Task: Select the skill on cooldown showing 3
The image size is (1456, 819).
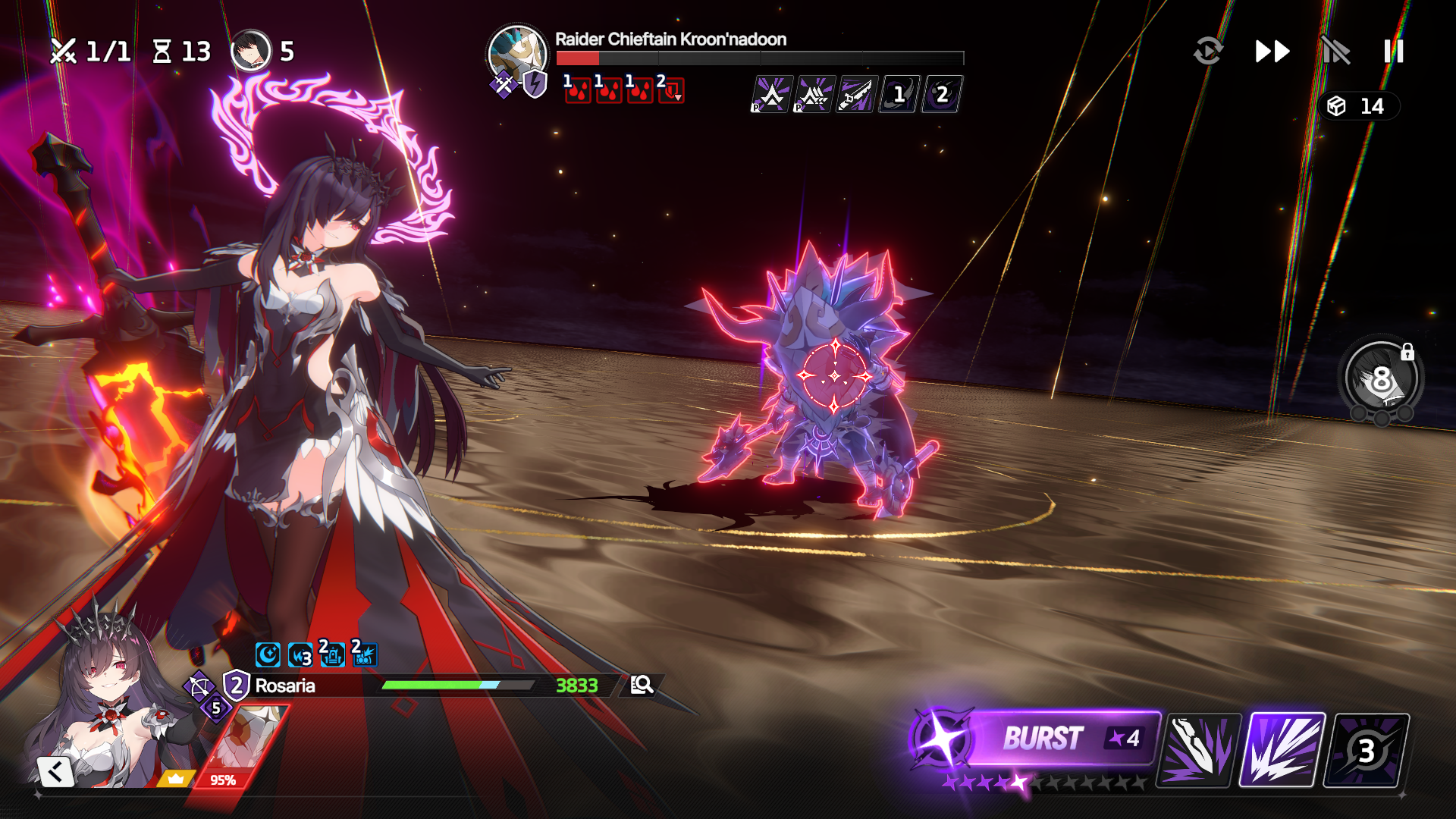Action: pyautogui.click(x=1366, y=750)
